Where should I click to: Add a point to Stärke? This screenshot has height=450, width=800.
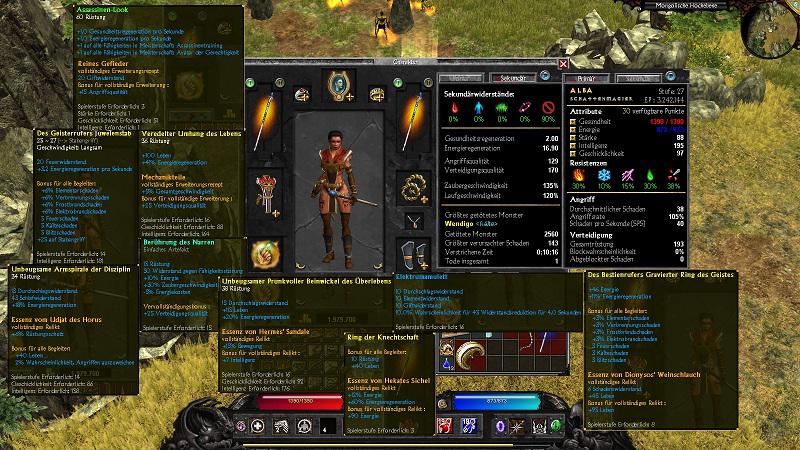point(572,136)
